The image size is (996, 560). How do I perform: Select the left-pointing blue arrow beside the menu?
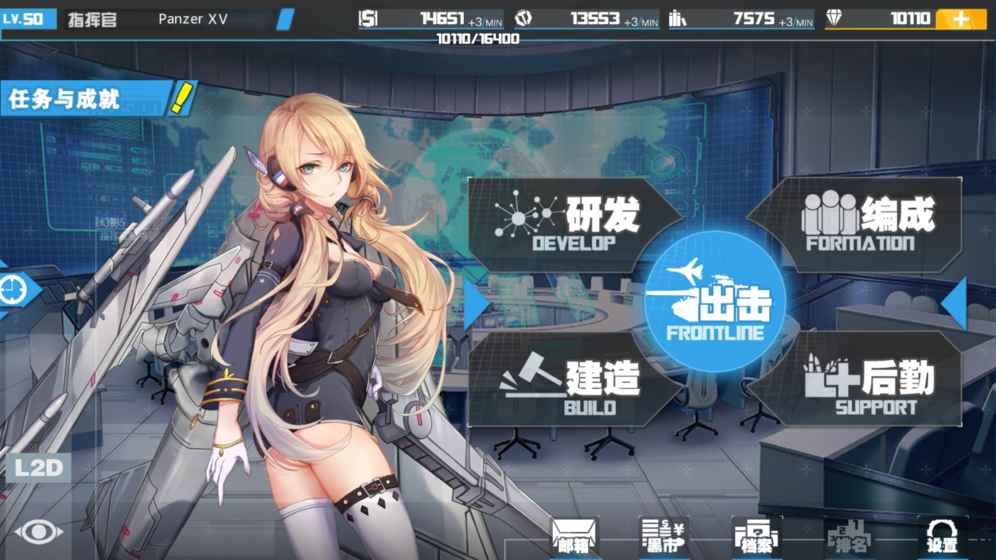[x=953, y=303]
